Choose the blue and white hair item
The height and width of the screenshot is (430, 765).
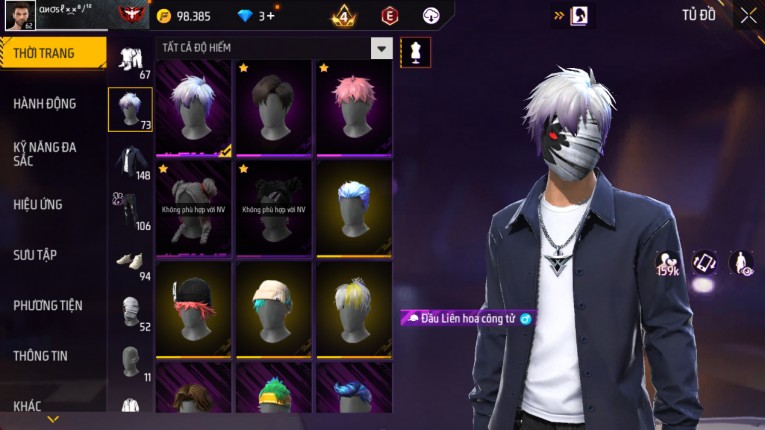(x=354, y=207)
